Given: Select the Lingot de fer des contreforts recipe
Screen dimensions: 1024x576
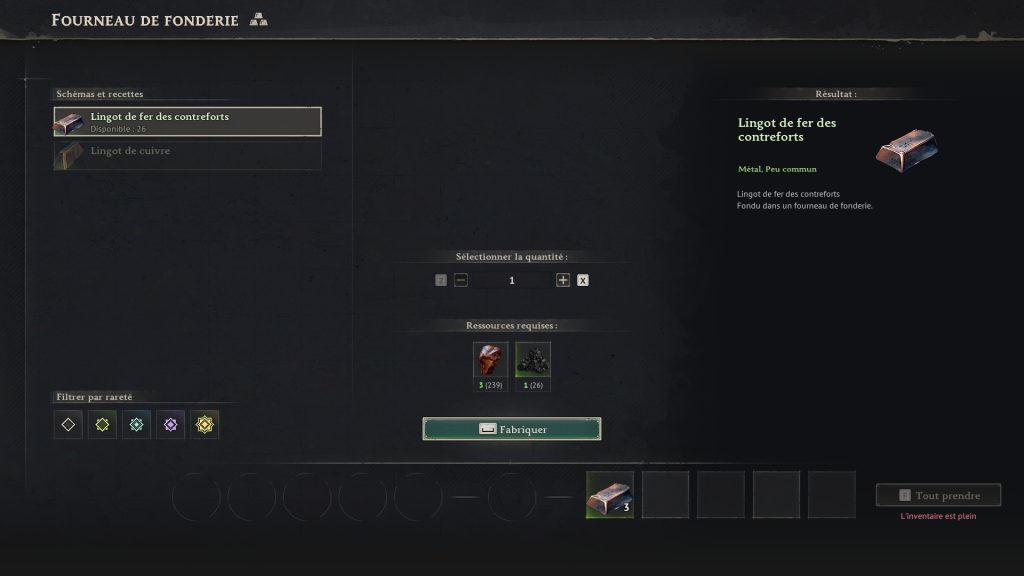Looking at the screenshot, I should click(x=187, y=122).
